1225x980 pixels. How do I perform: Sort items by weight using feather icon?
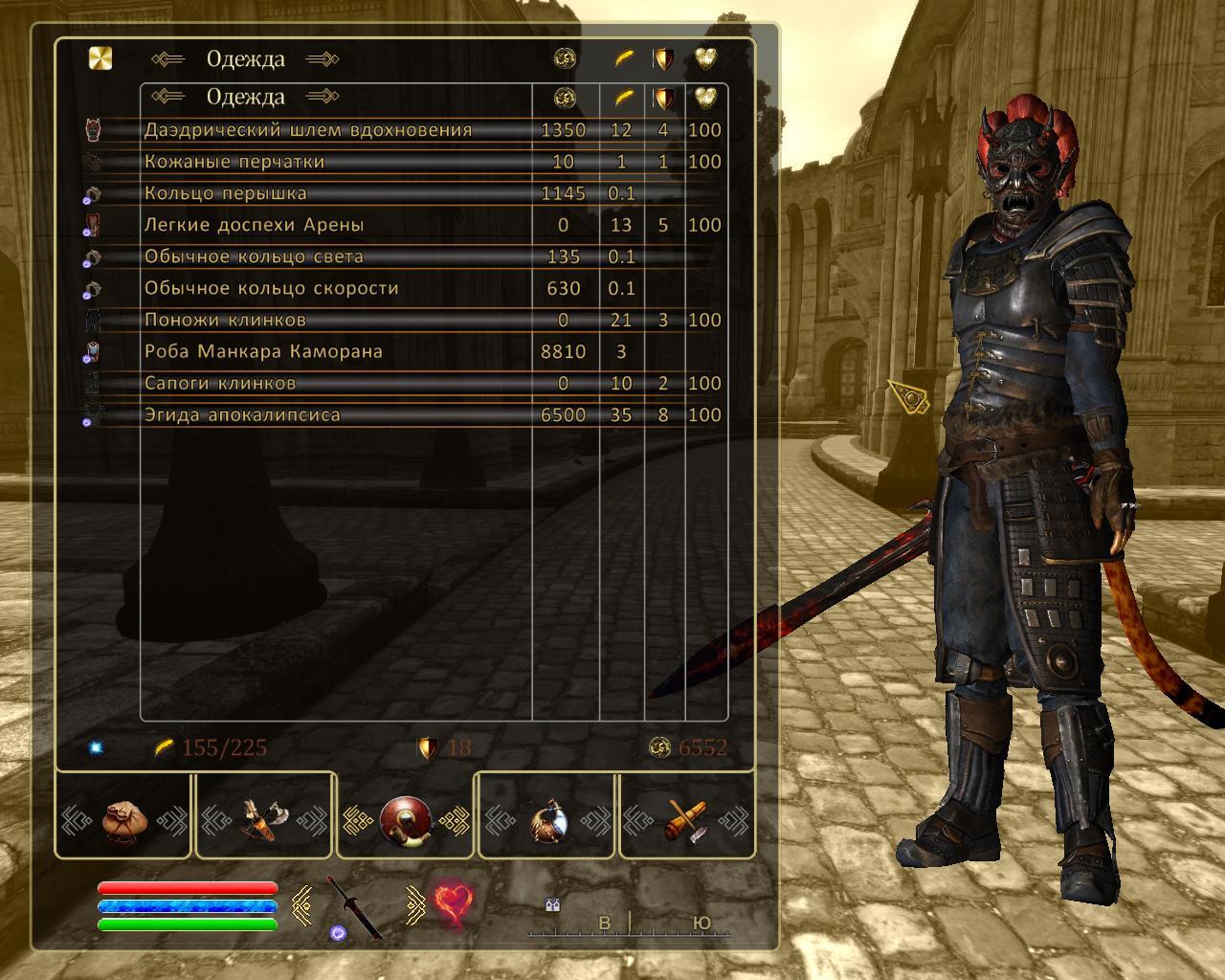pyautogui.click(x=622, y=97)
